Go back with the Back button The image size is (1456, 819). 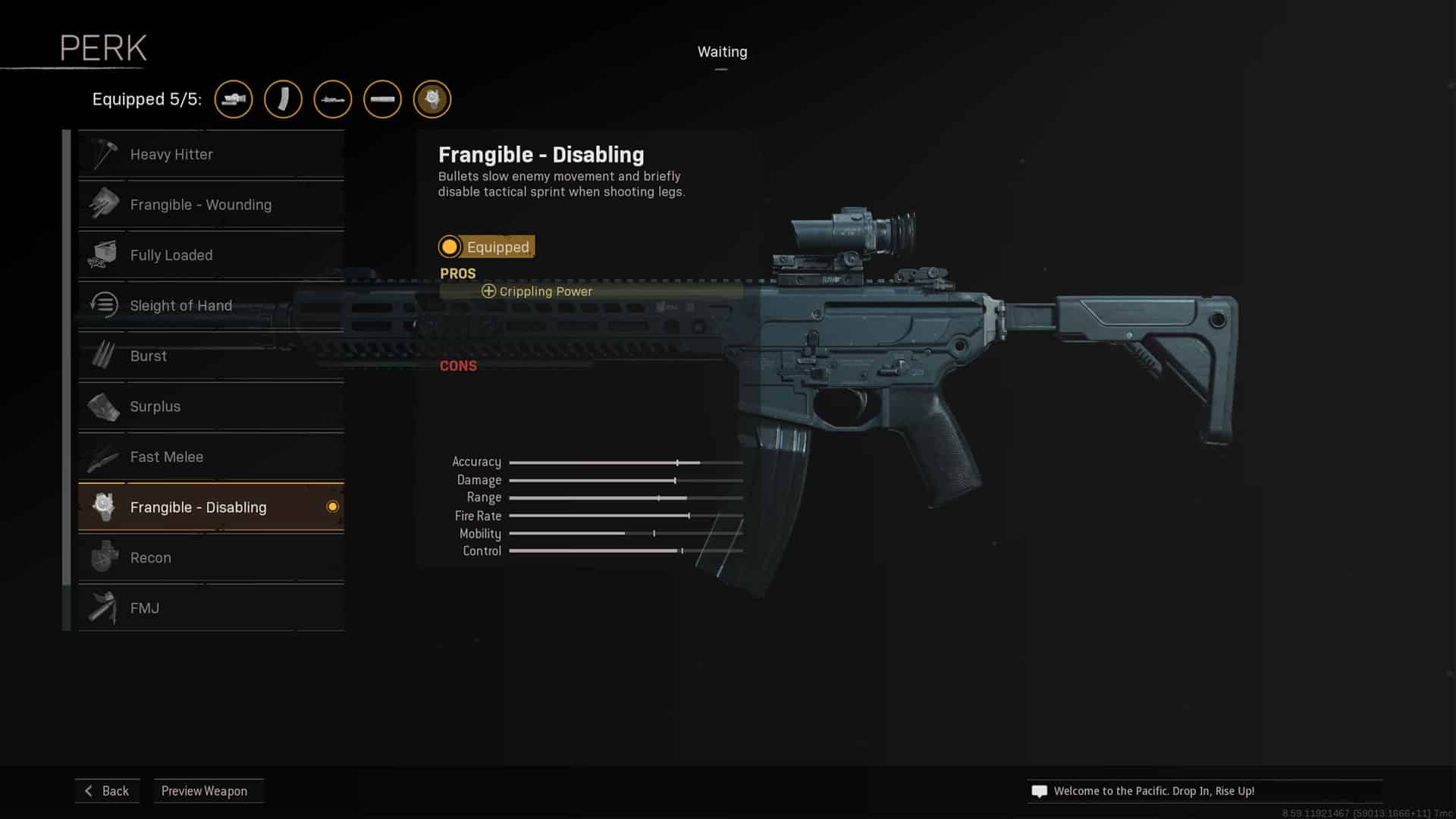(107, 791)
